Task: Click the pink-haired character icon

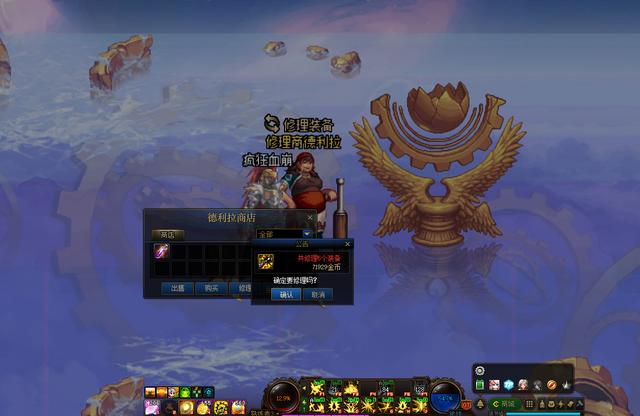Action: coord(494,385)
